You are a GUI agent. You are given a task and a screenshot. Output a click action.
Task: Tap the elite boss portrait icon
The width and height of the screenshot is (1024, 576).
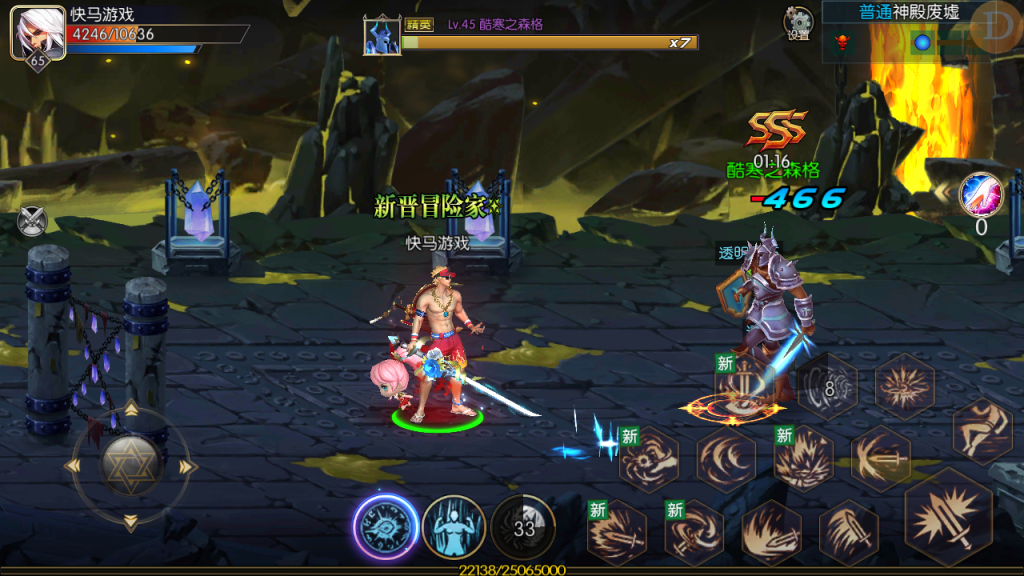tap(382, 35)
